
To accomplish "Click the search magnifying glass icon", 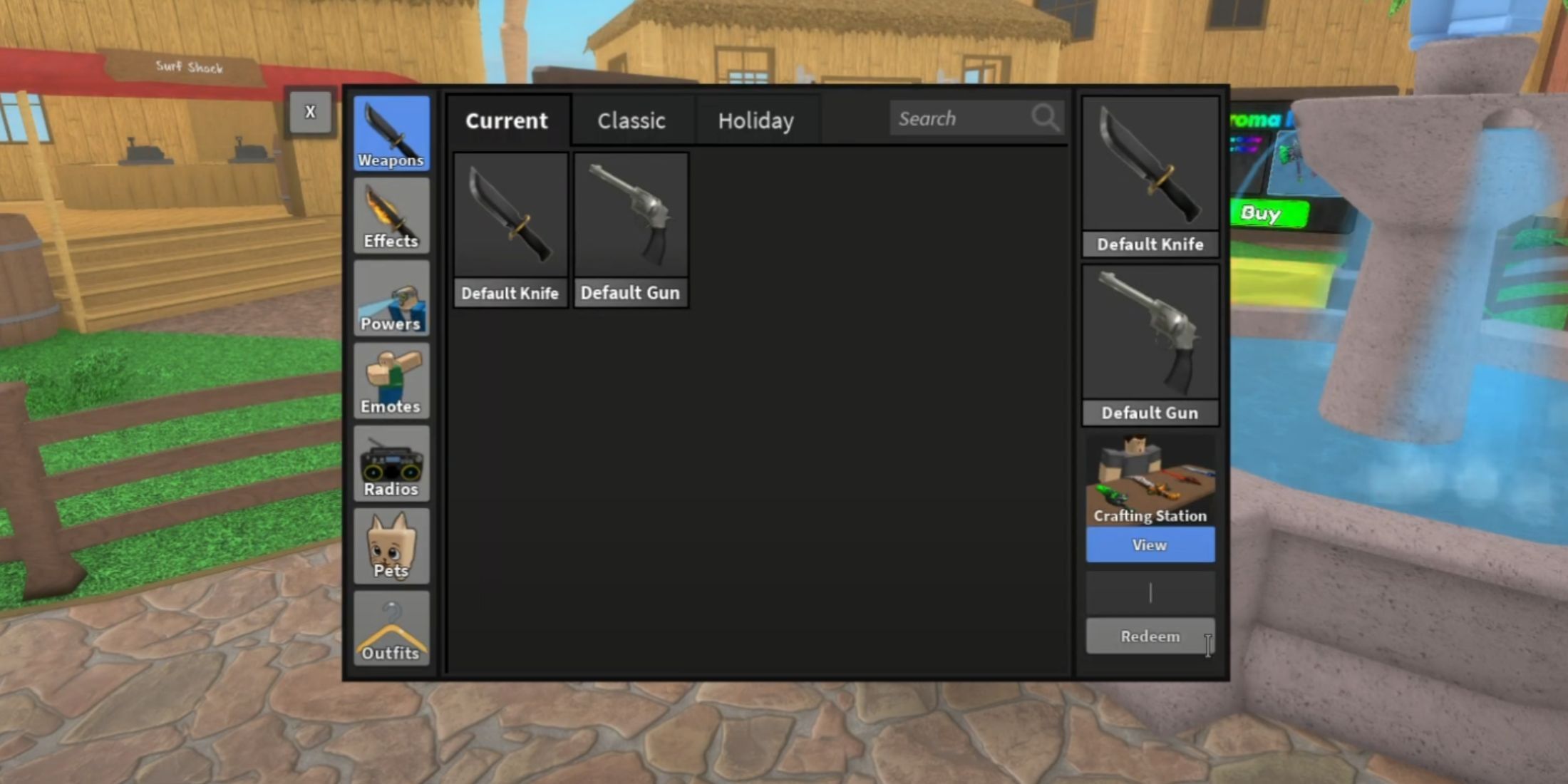I will [1045, 118].
